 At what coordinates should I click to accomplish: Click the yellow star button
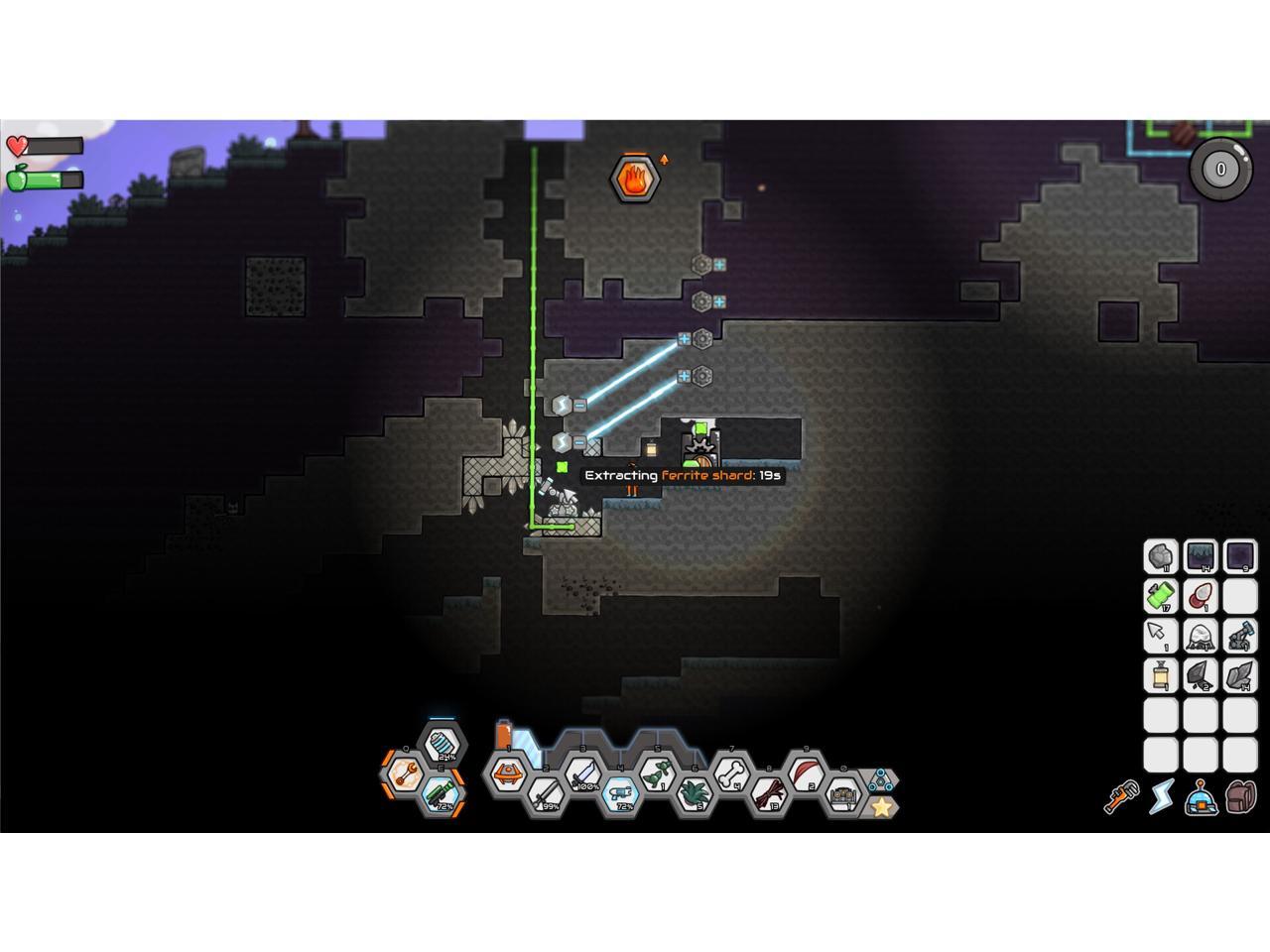point(881,807)
